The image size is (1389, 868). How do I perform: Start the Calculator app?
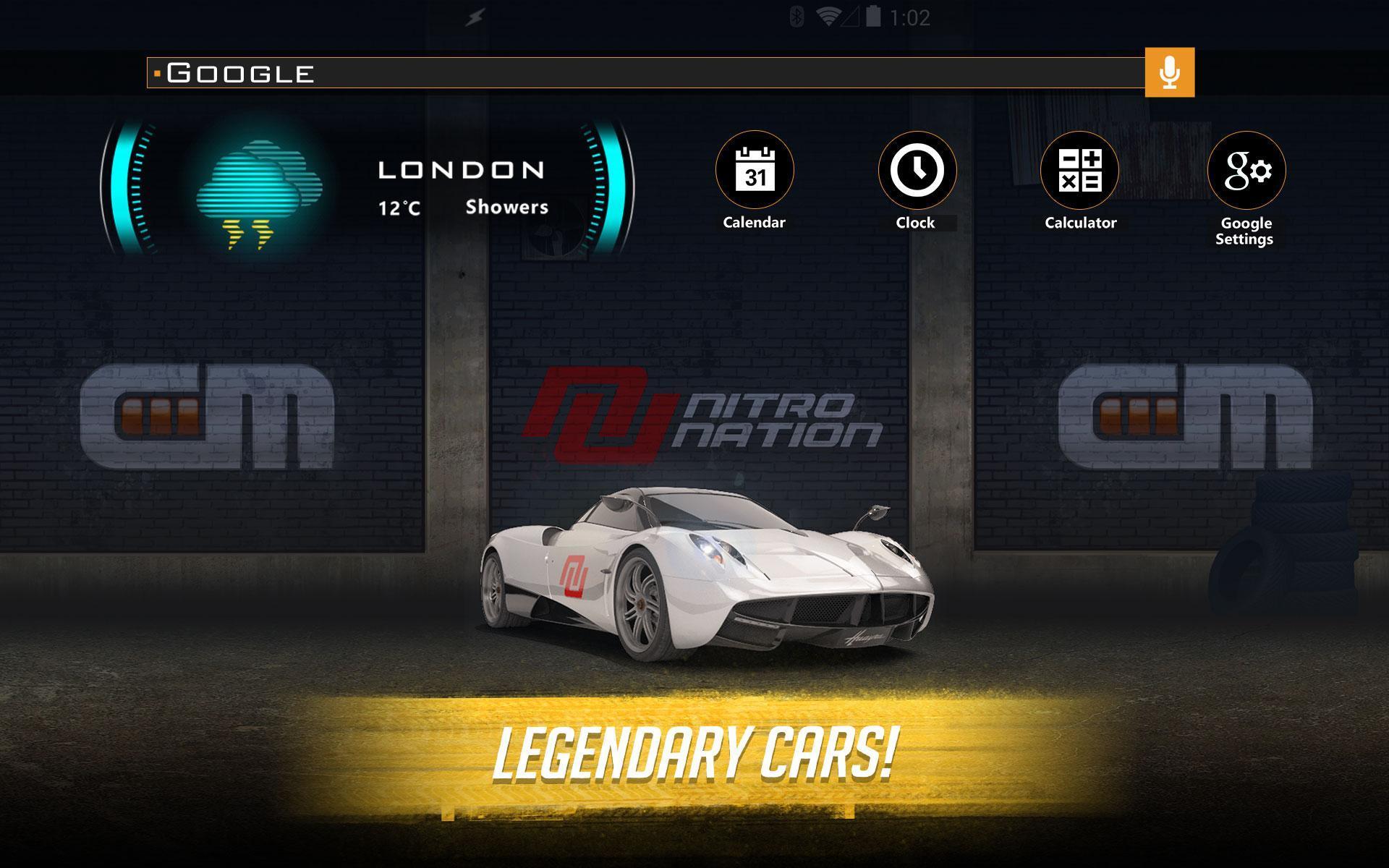pyautogui.click(x=1079, y=171)
